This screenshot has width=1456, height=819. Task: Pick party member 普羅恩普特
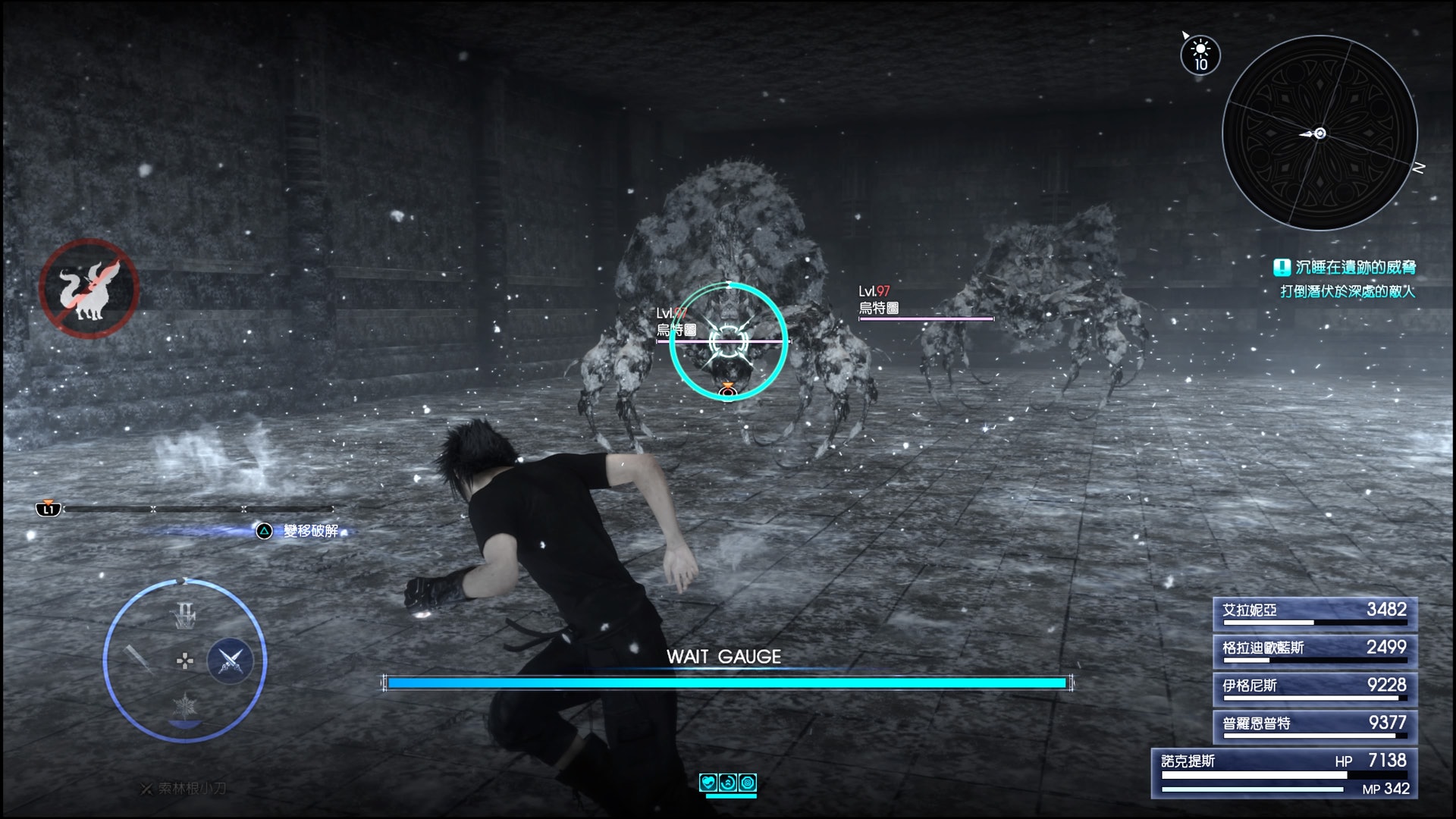click(x=1314, y=726)
